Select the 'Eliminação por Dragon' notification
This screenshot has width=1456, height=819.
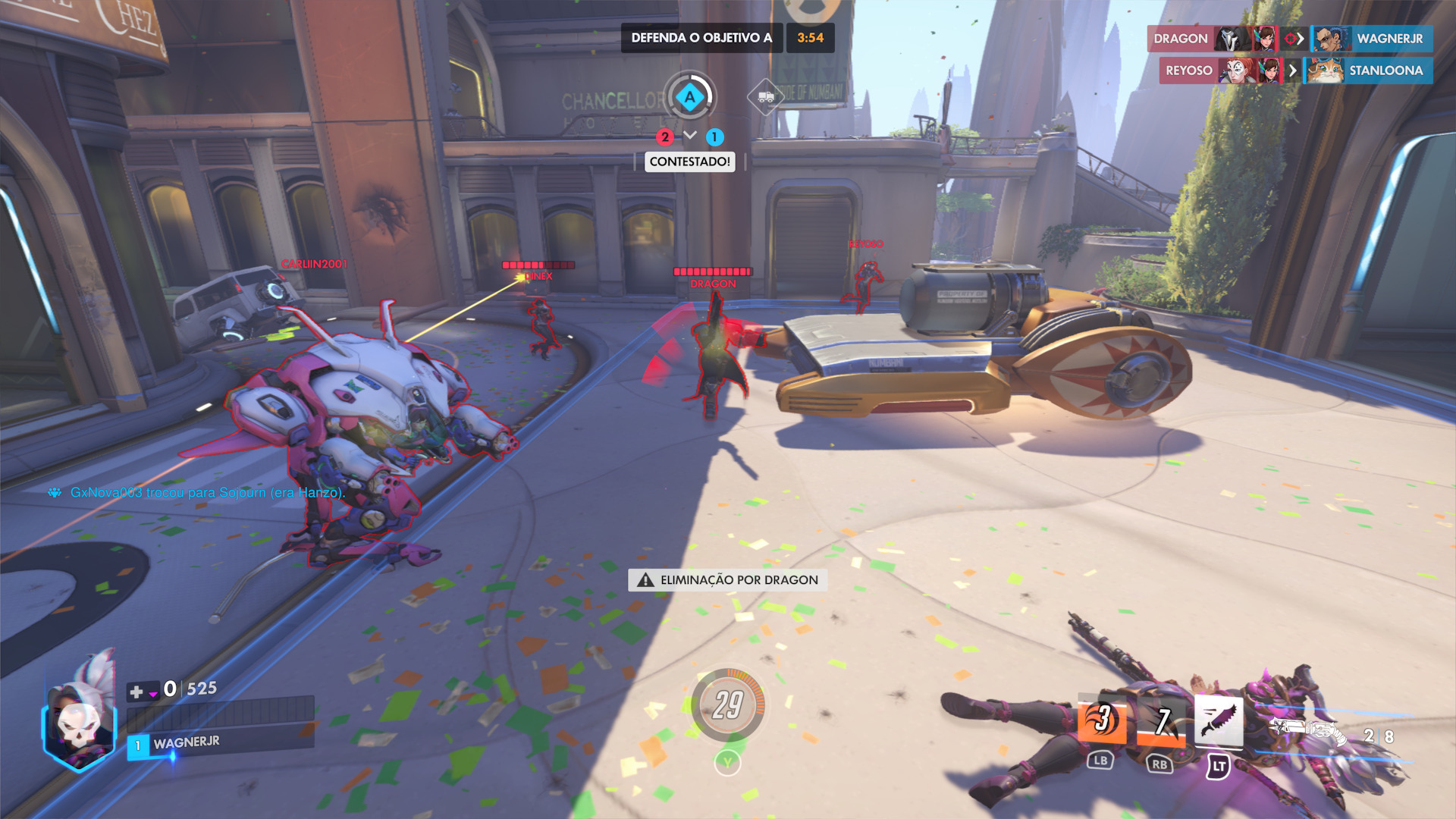click(728, 580)
